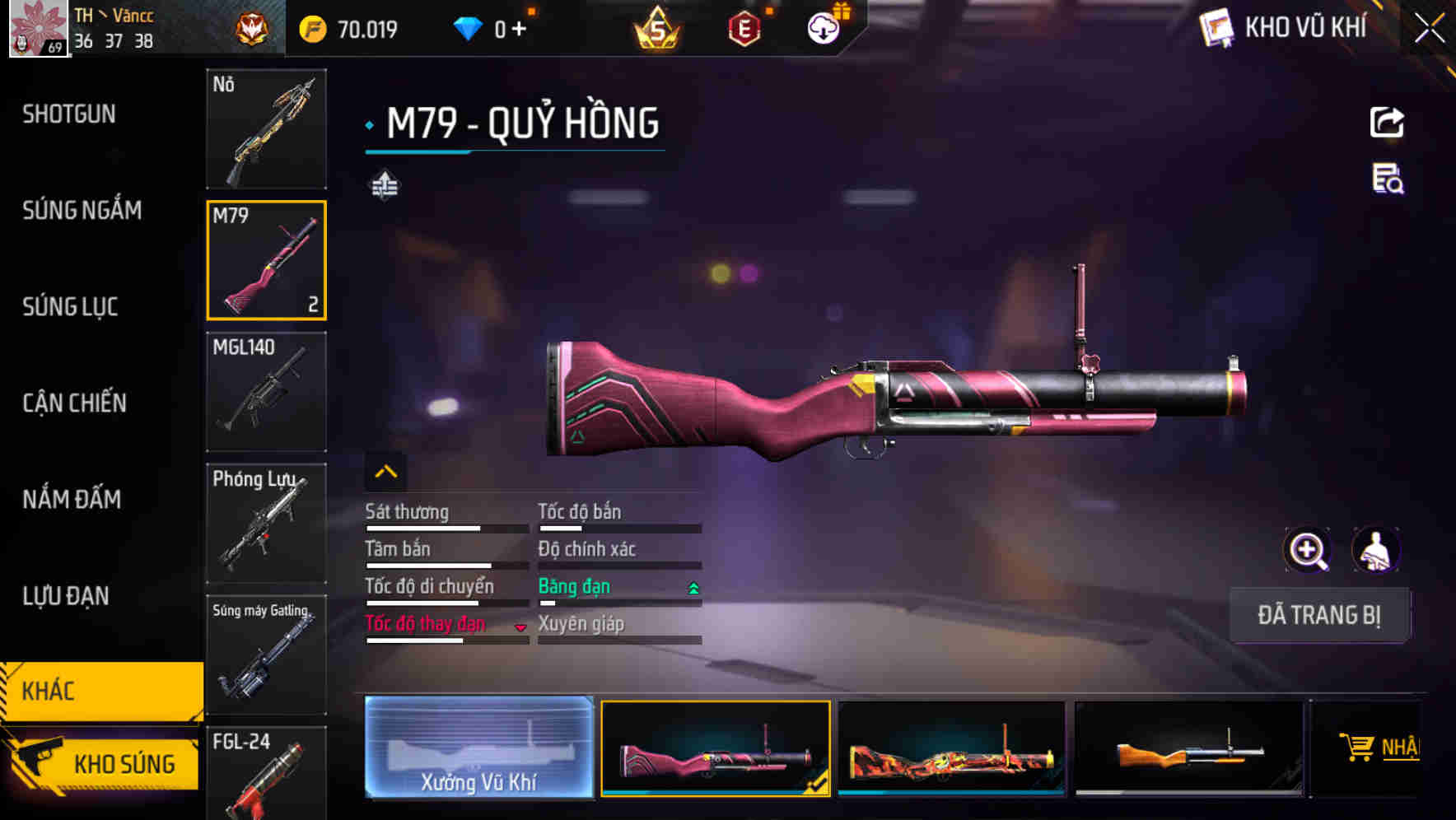
Task: Switch to the SHOTGUN category tab
Action: 69,114
